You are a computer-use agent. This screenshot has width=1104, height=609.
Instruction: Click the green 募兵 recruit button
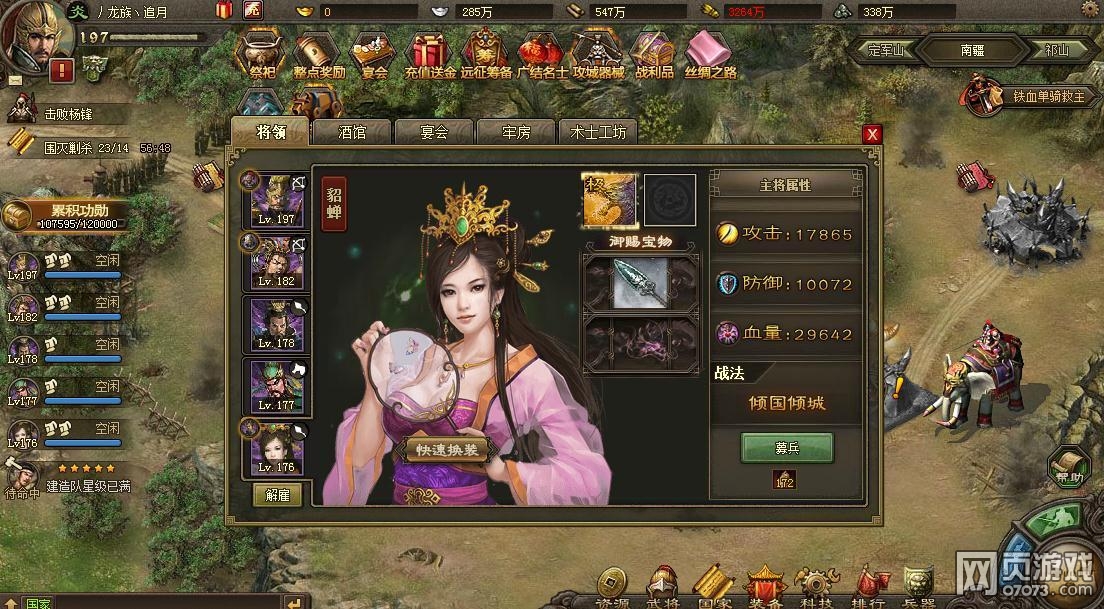tap(786, 448)
